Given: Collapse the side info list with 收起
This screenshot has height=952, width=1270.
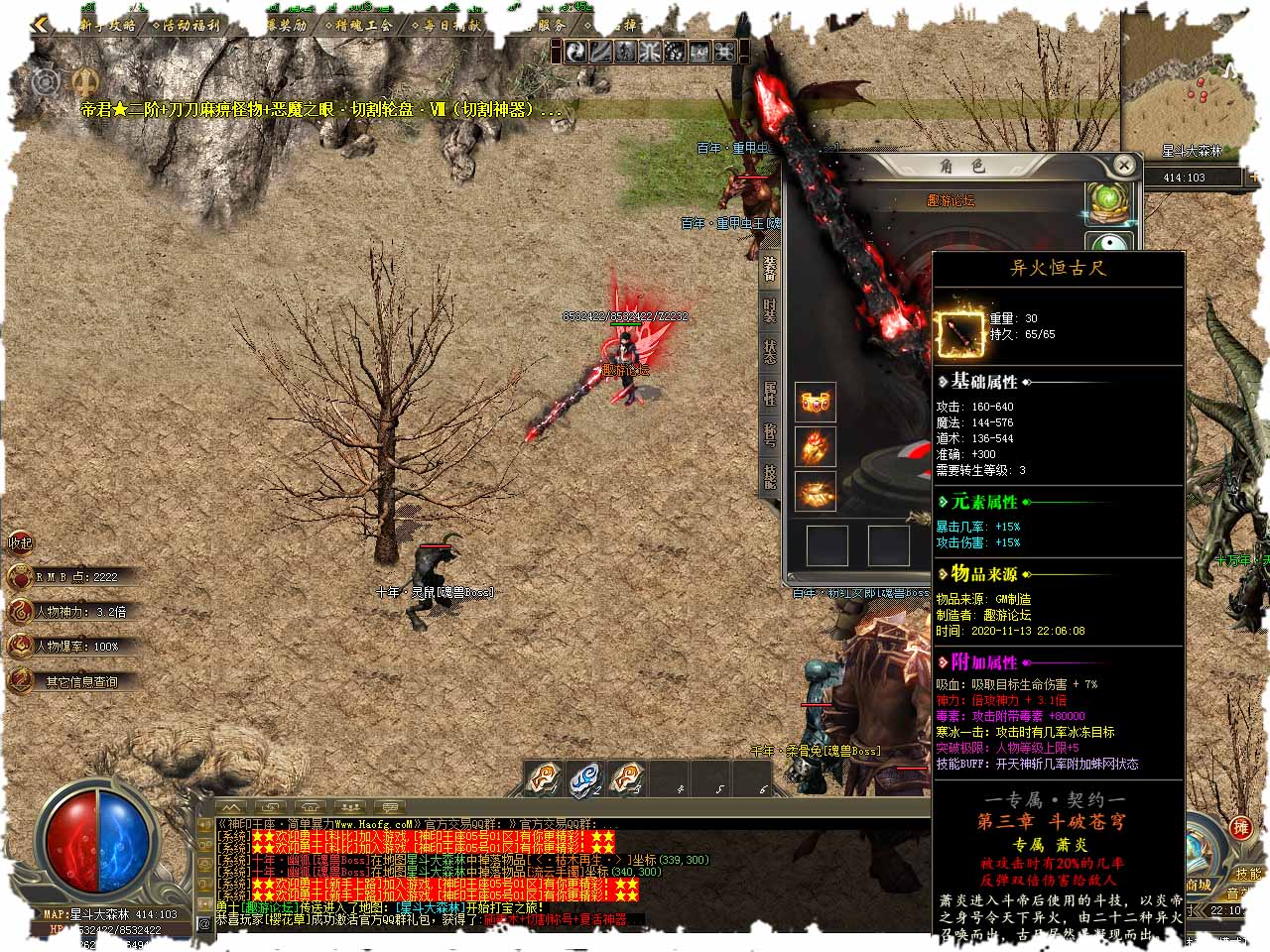Looking at the screenshot, I should (21, 542).
